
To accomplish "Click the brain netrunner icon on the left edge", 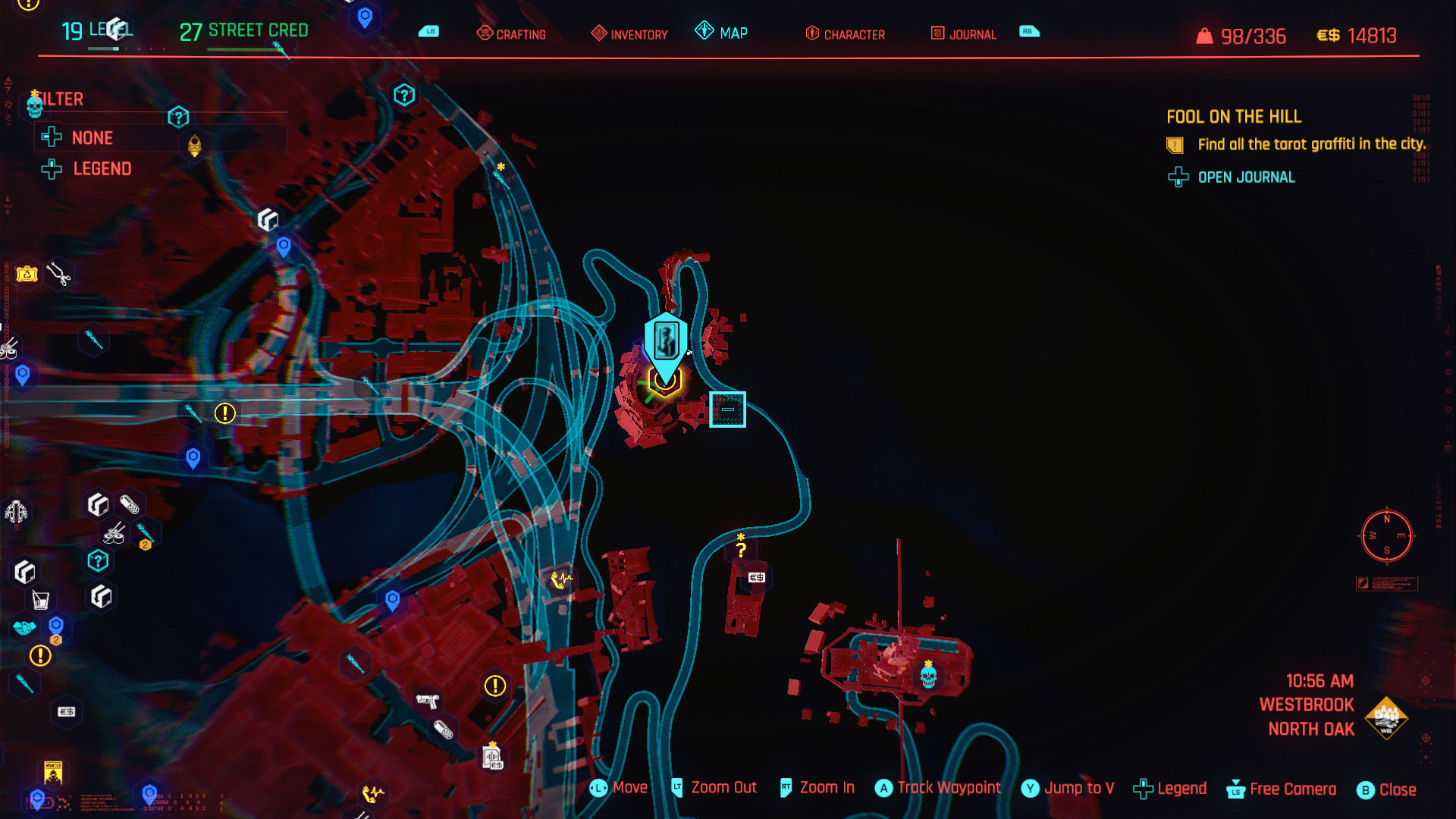I will [x=17, y=510].
